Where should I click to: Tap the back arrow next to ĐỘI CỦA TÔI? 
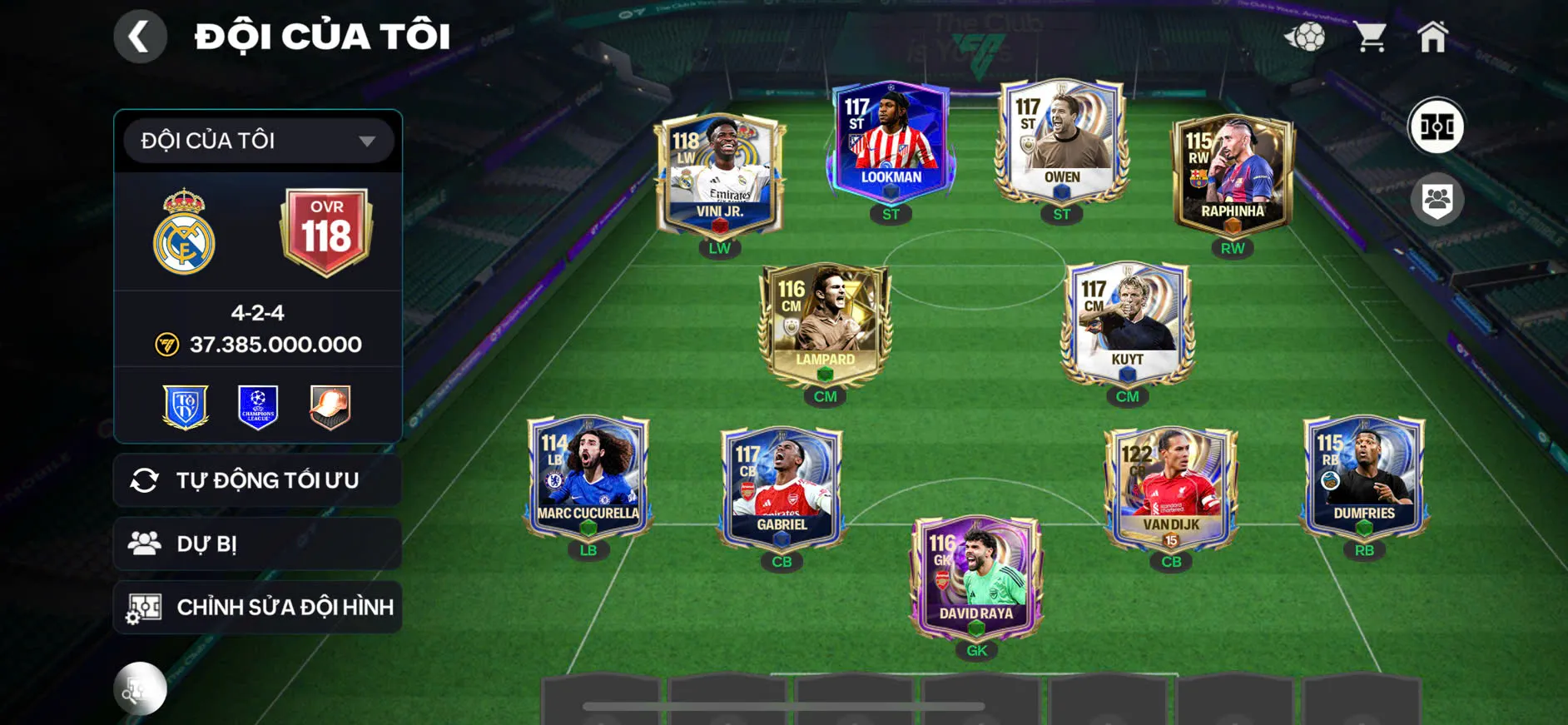click(140, 36)
